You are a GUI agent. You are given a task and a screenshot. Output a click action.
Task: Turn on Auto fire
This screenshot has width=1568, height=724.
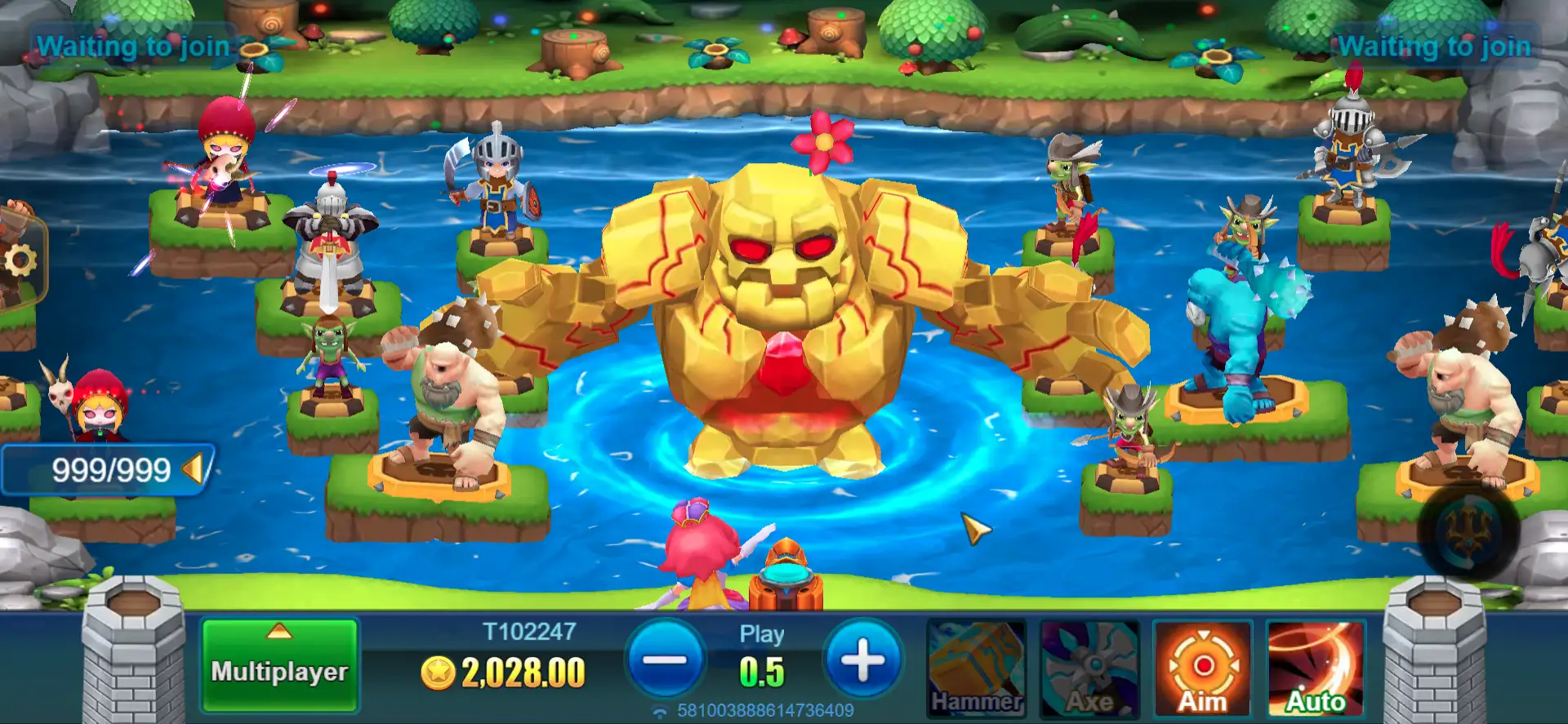coord(1315,669)
